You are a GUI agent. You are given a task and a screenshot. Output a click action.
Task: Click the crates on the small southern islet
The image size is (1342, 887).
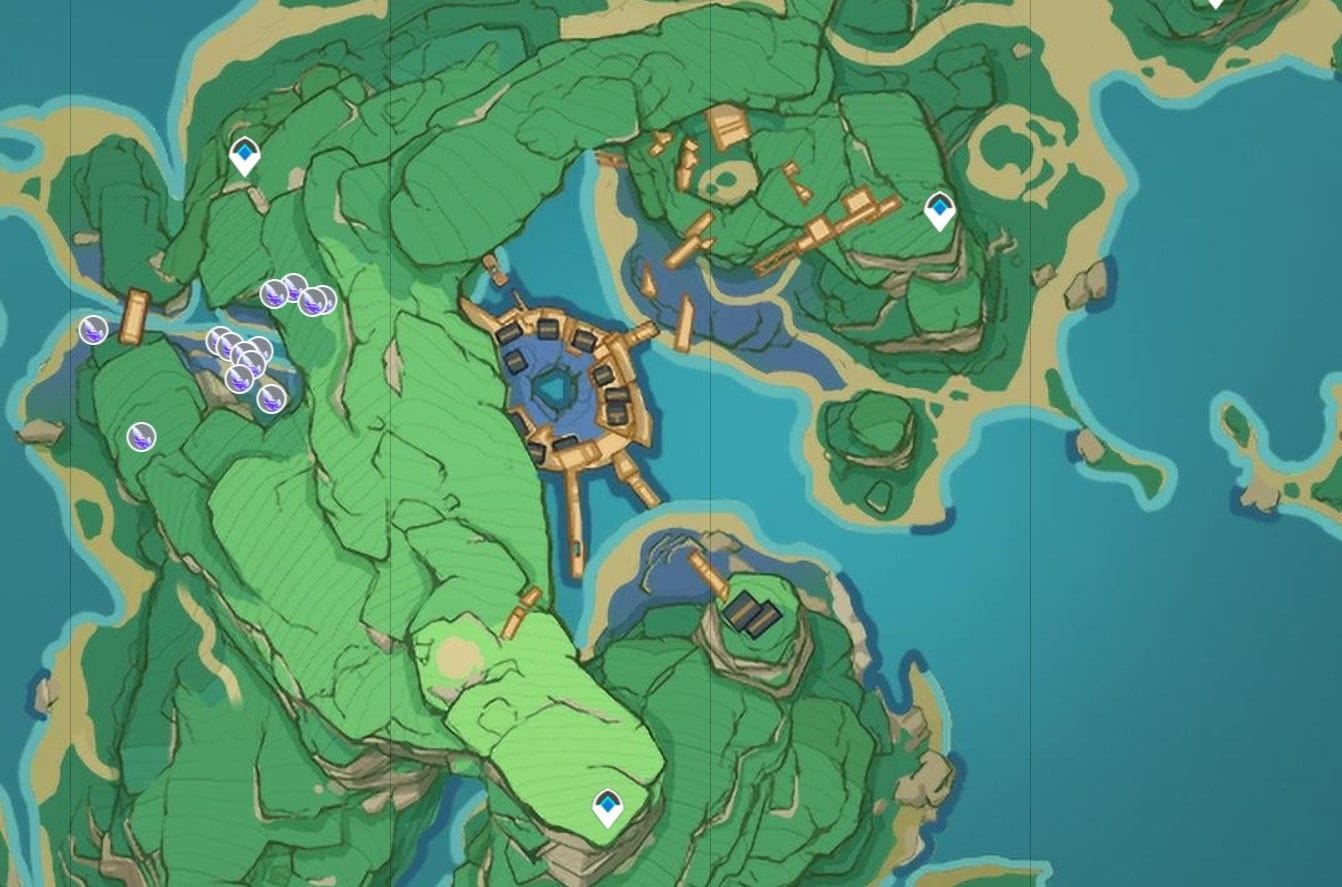point(752,610)
